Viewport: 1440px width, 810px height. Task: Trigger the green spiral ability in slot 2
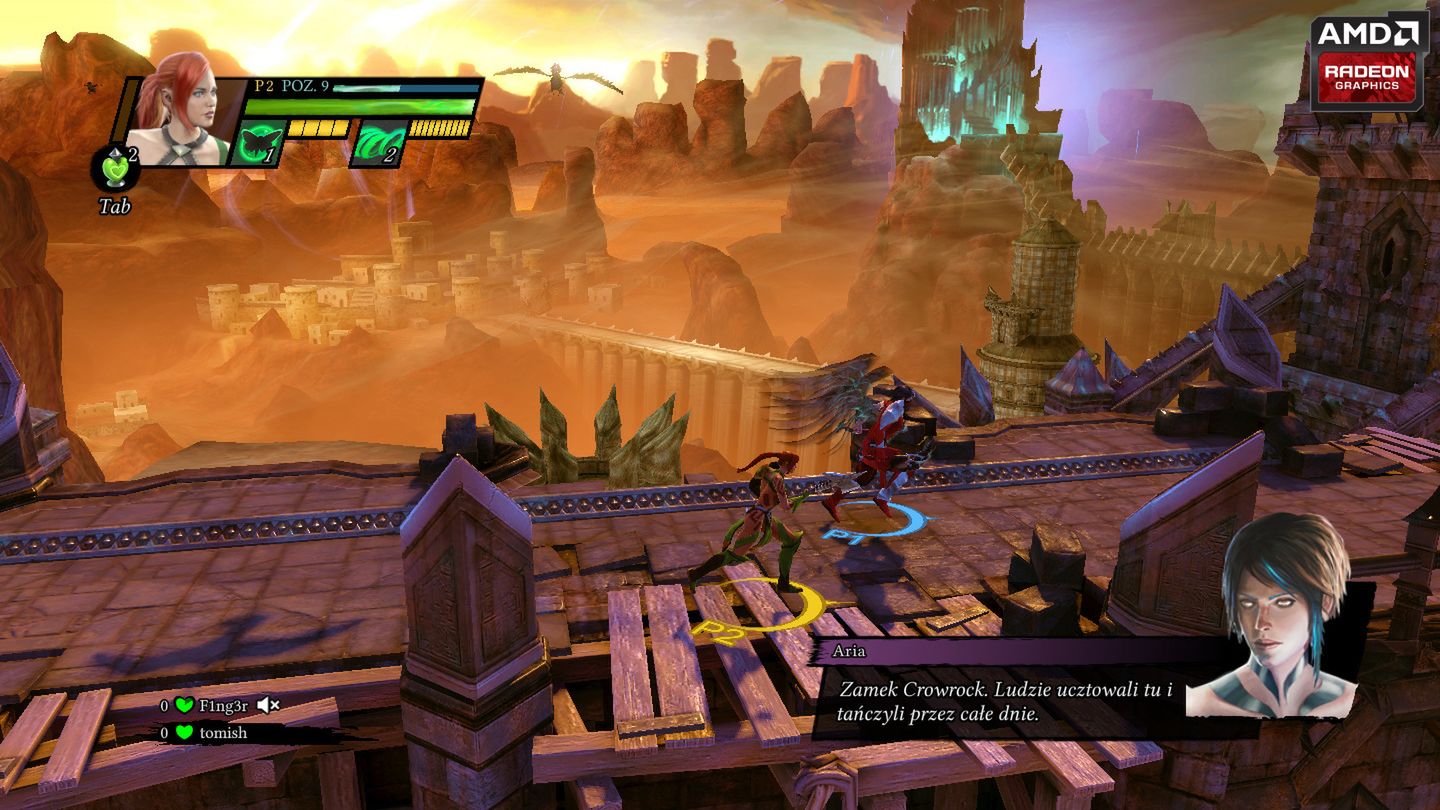point(376,143)
